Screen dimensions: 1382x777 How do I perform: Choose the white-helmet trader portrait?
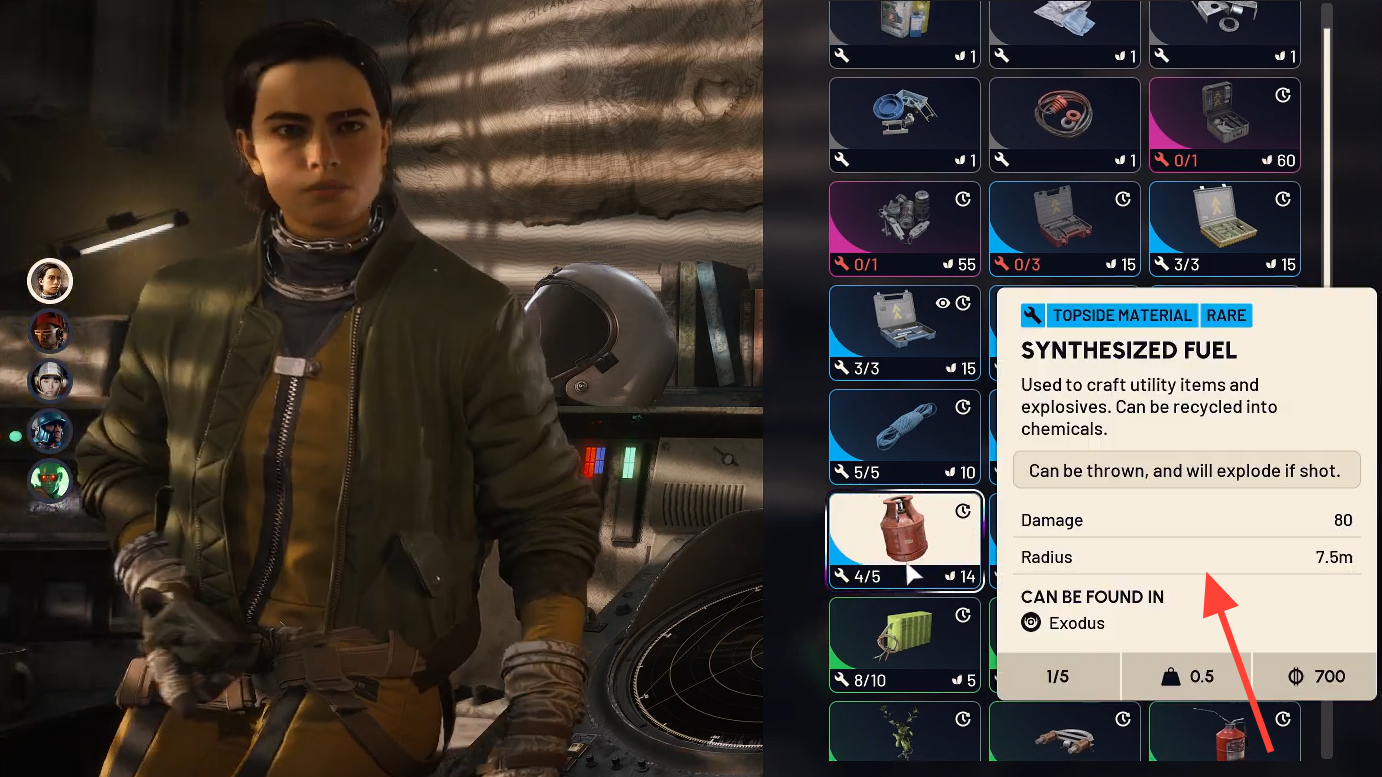[50, 381]
